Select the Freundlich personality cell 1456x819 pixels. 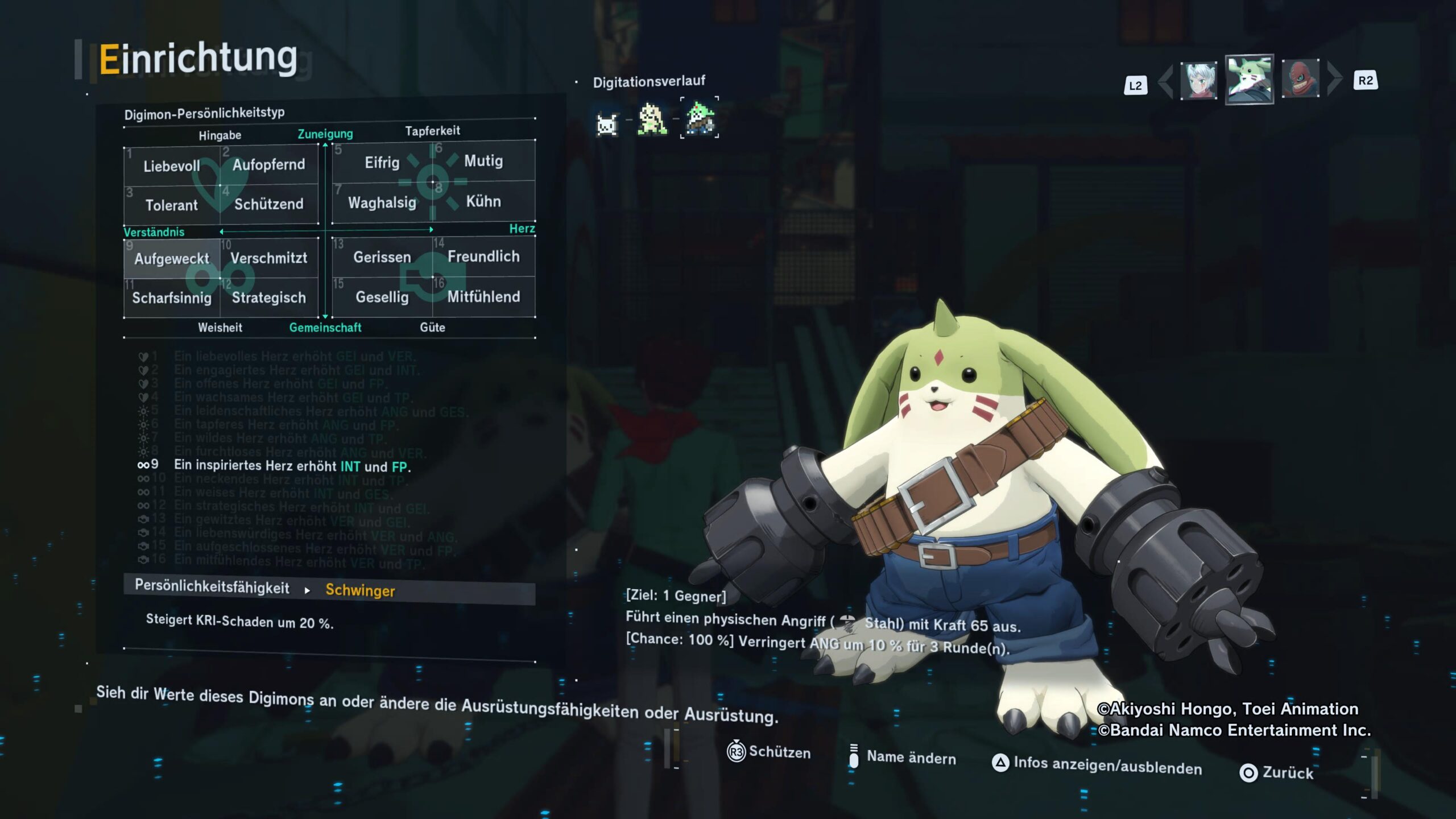(483, 257)
